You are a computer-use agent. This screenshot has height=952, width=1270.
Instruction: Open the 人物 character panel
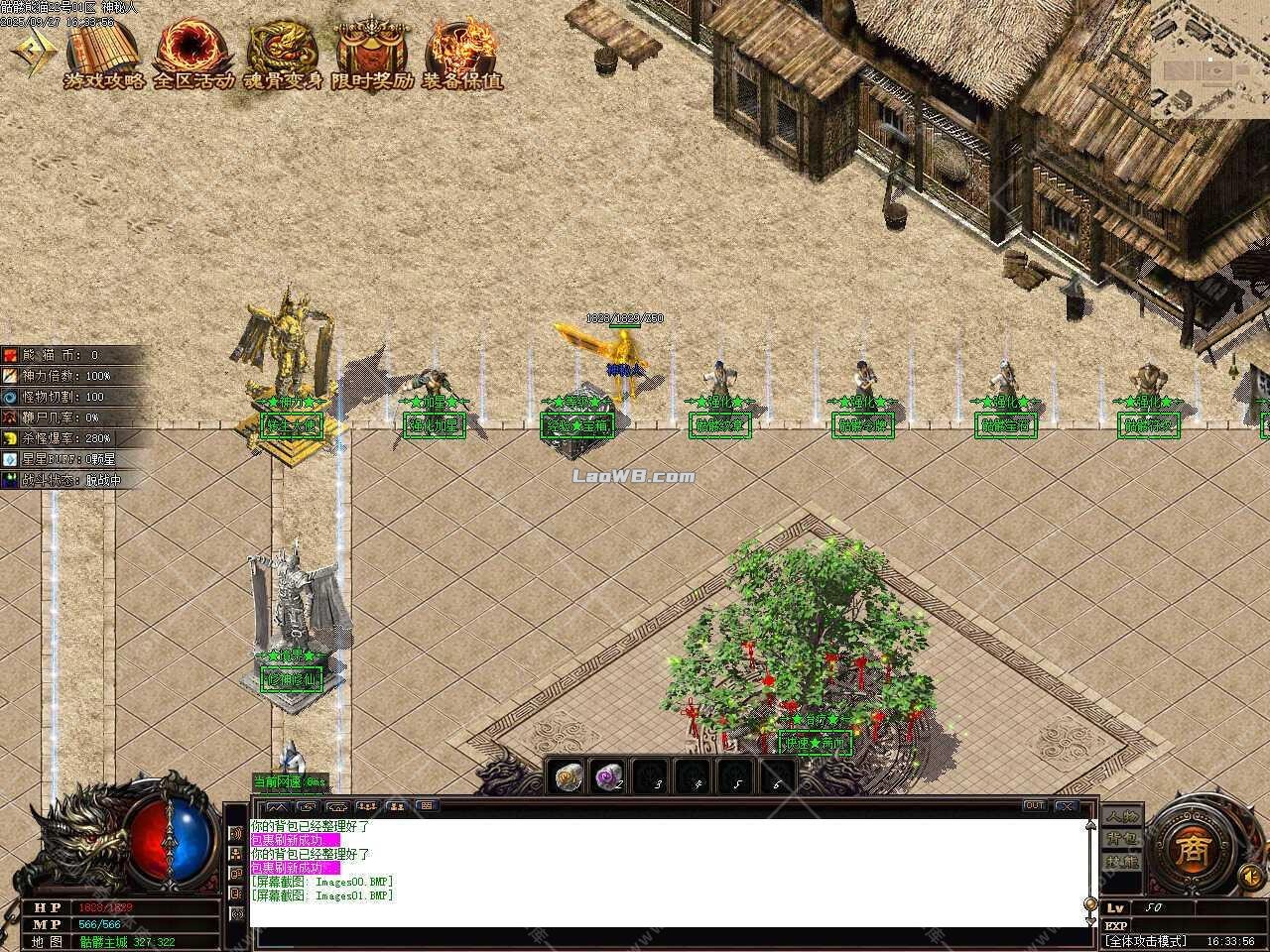coord(1122,816)
